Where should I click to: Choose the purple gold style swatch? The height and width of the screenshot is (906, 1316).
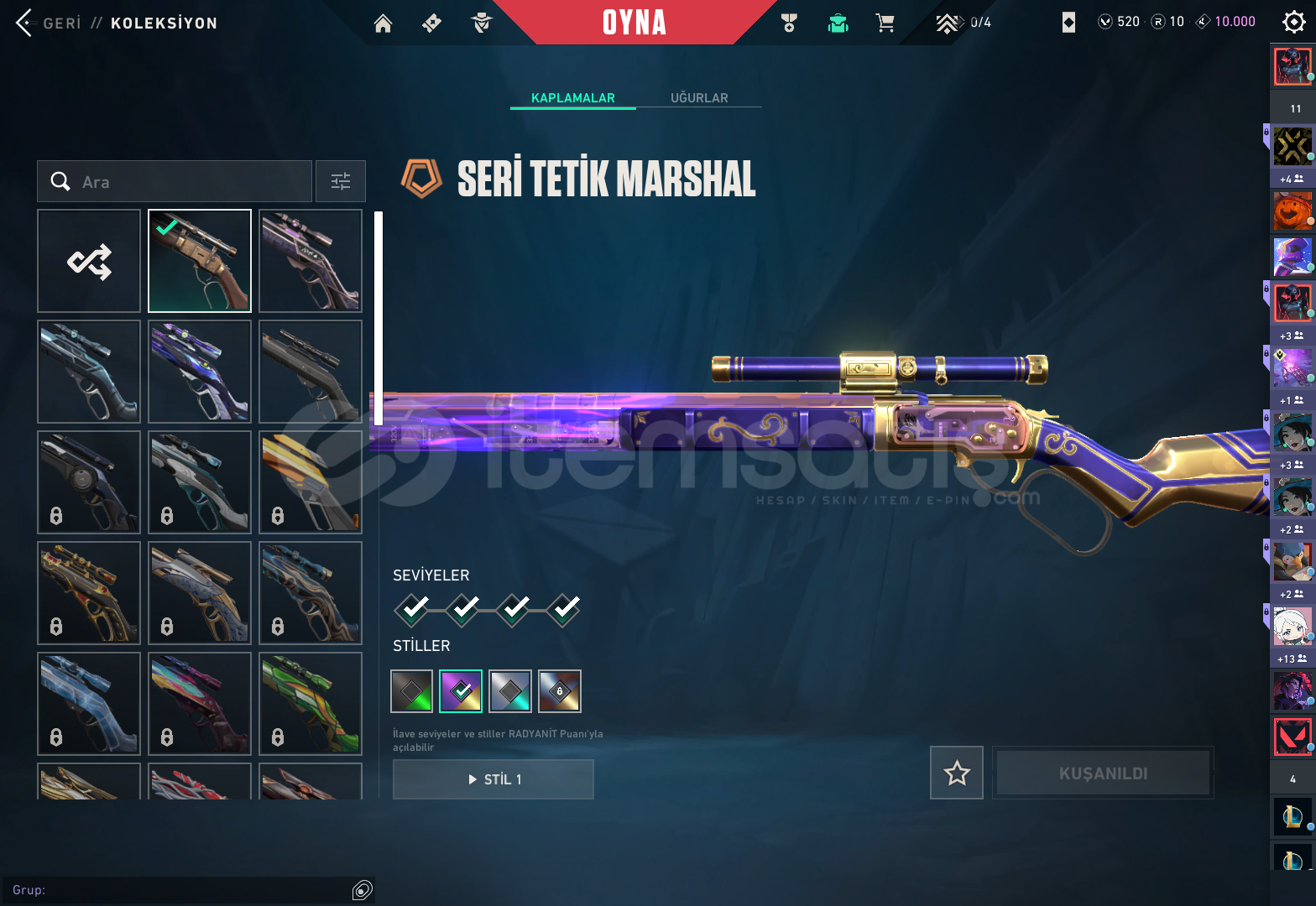pyautogui.click(x=461, y=691)
